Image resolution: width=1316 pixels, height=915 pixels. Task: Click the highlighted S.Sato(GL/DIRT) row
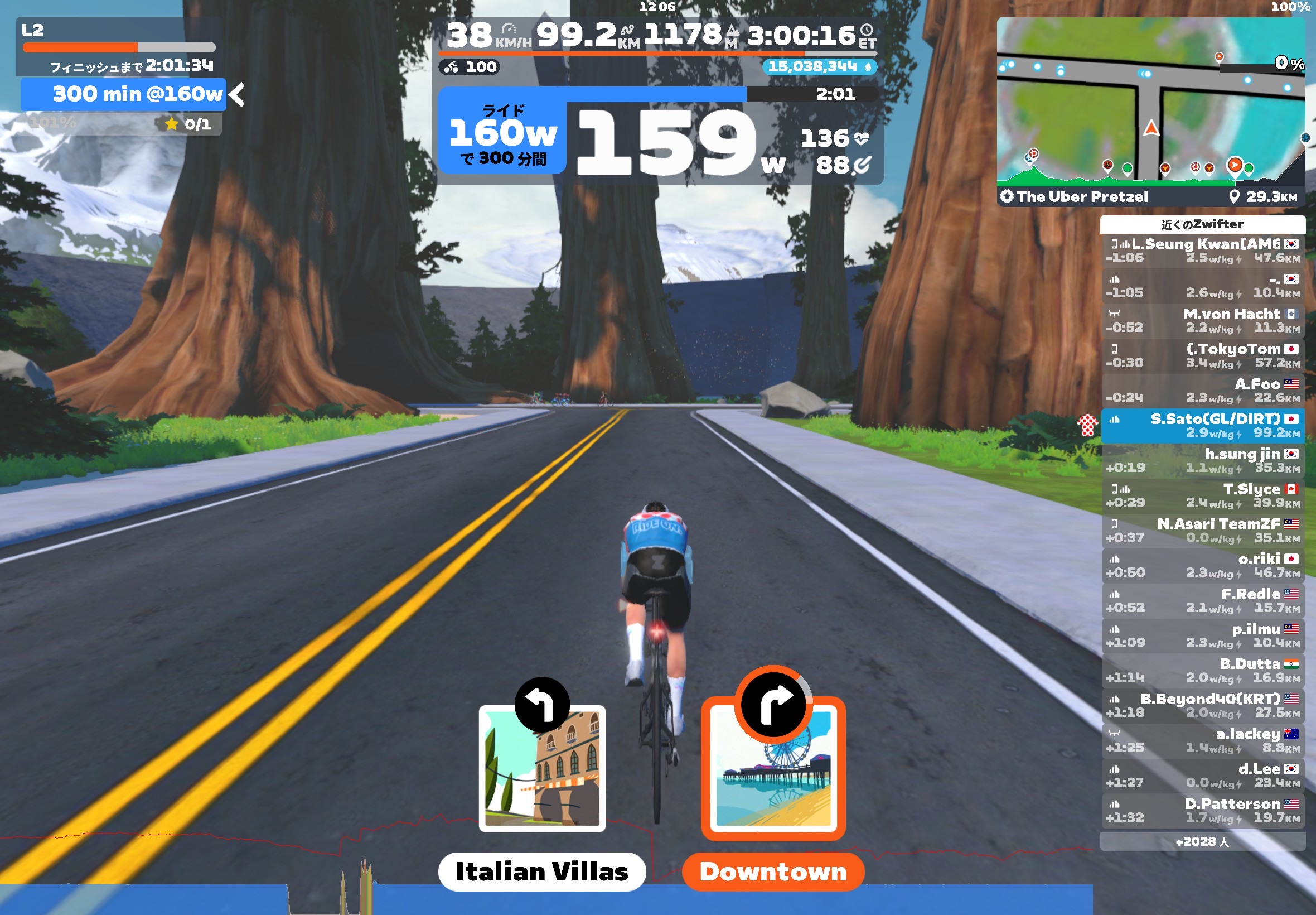[1202, 425]
